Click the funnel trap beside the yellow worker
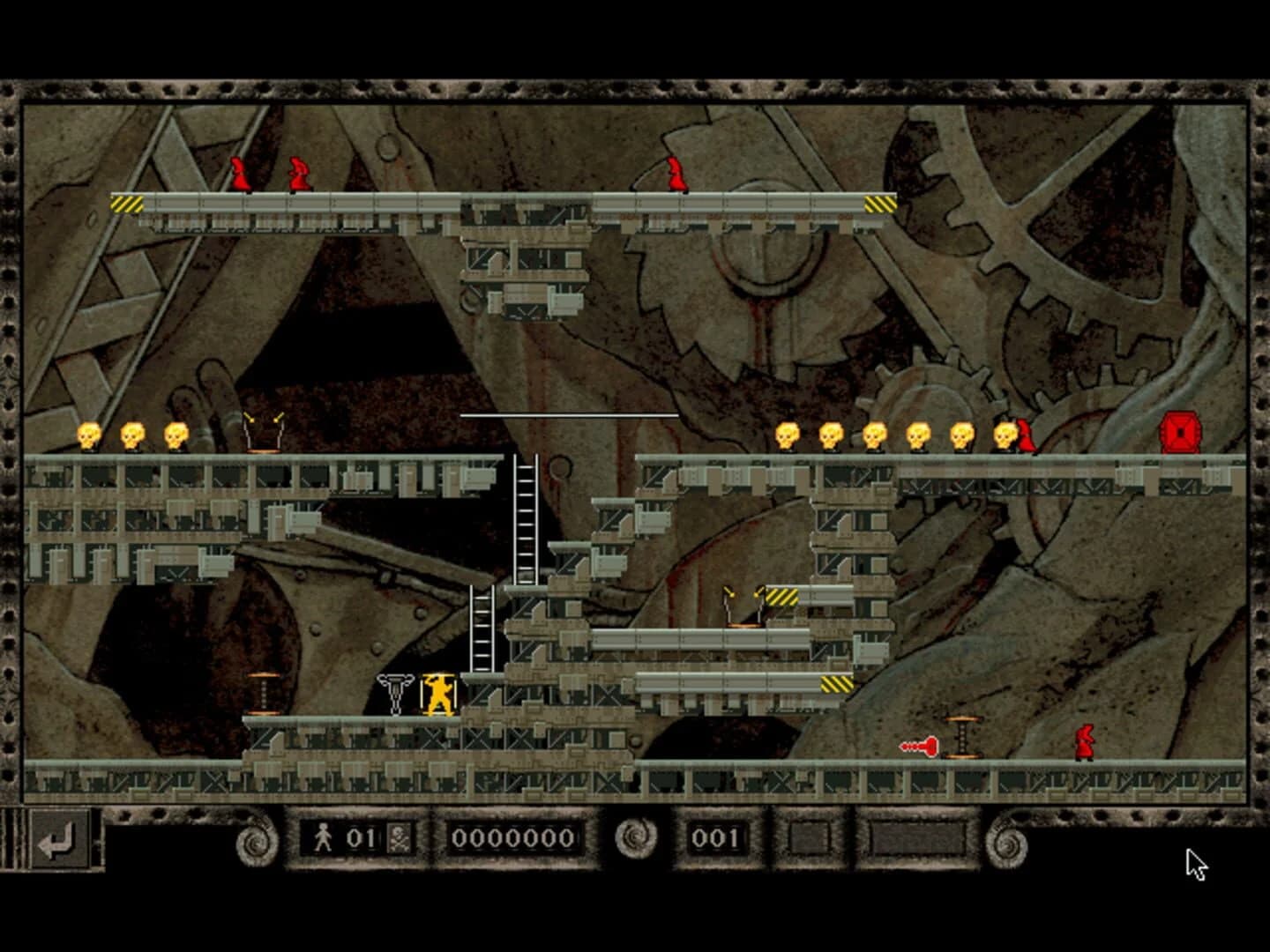 [396, 694]
